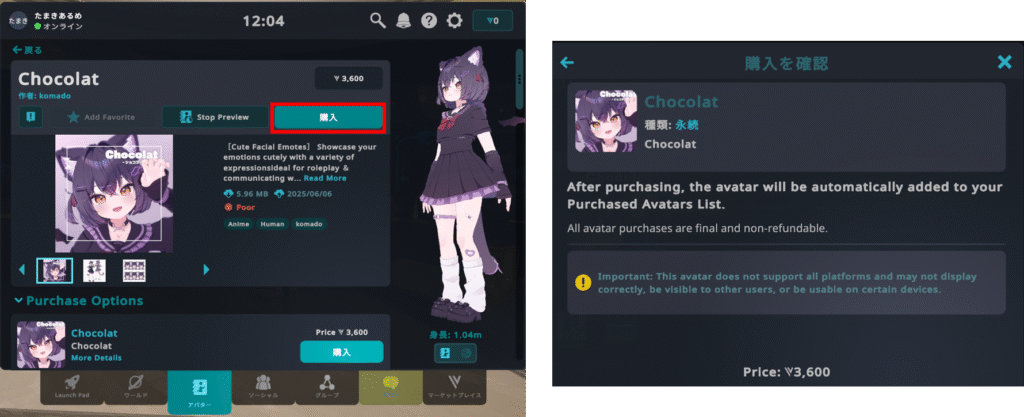This screenshot has width=1024, height=417.
Task: Close the purchase confirmation dialog with X
Action: click(x=1004, y=63)
